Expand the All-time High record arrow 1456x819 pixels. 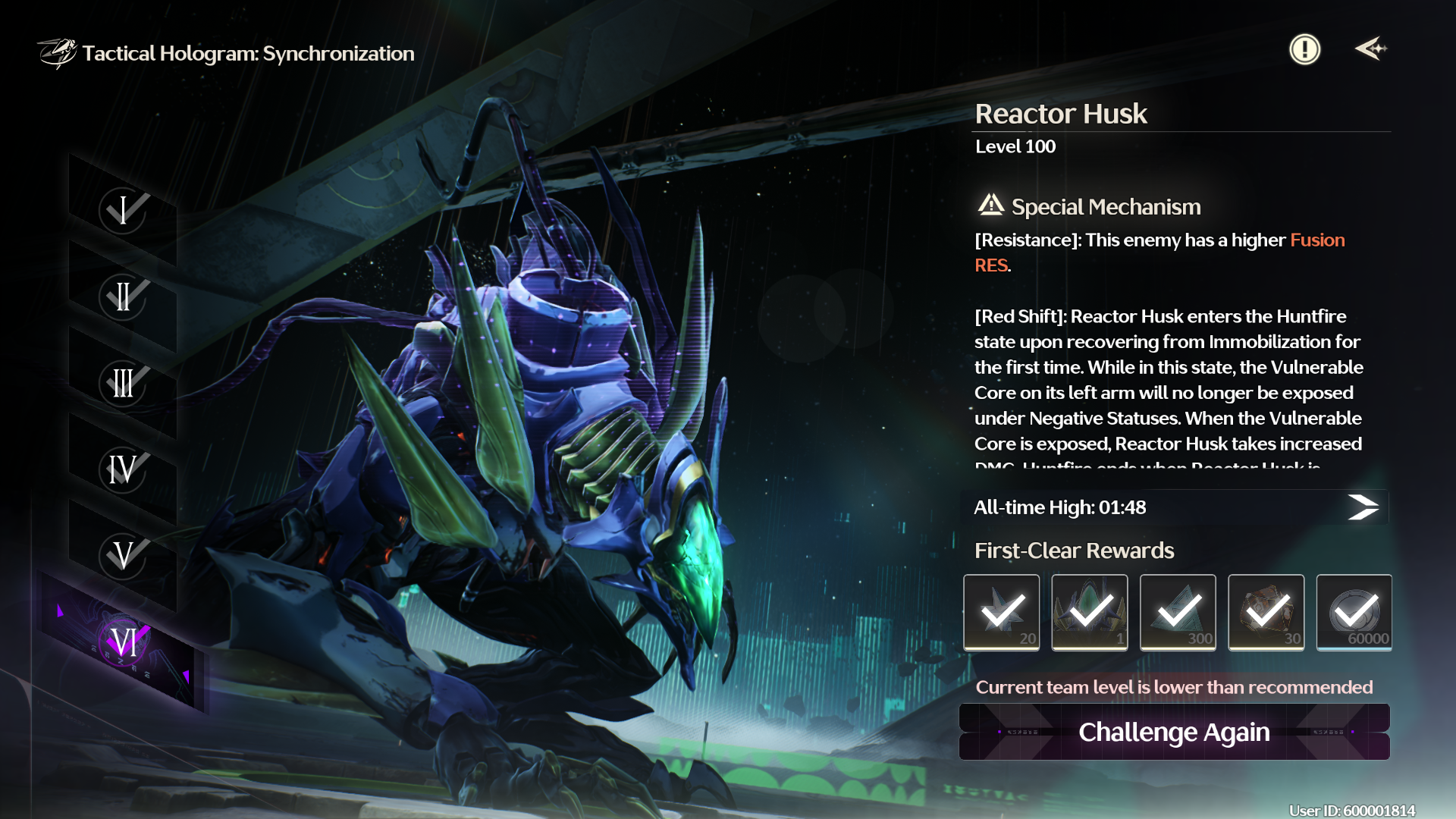(1363, 507)
